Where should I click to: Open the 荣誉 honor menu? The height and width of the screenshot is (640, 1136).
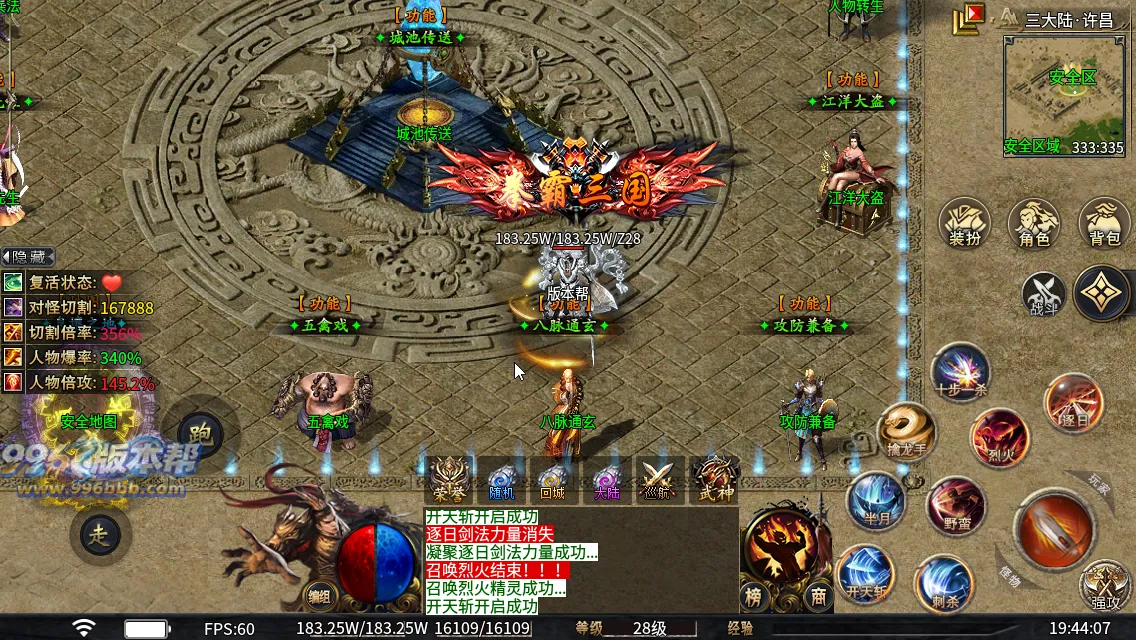448,480
